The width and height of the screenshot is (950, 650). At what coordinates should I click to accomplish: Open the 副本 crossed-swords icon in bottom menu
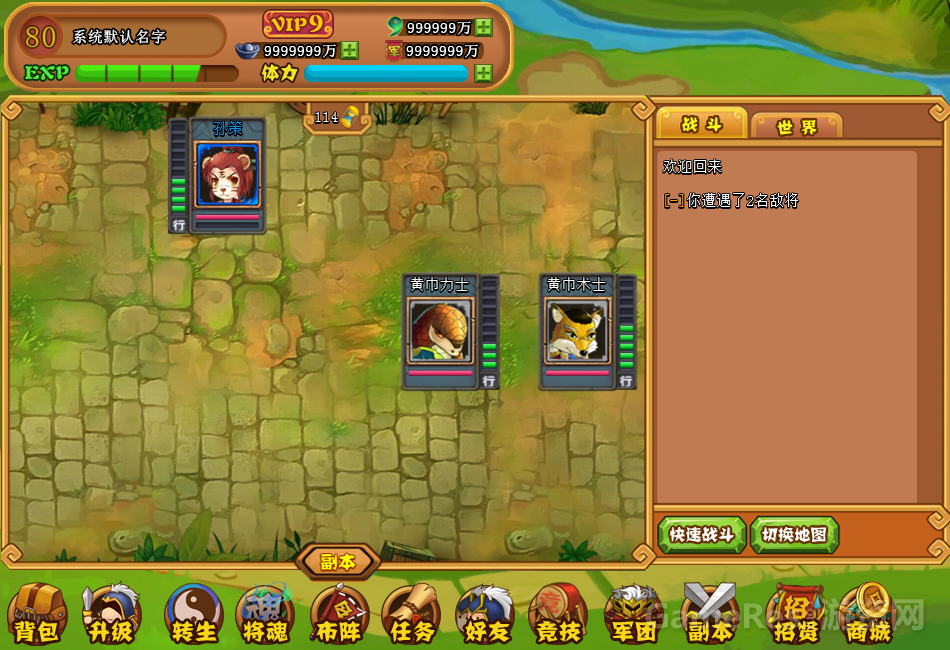tap(709, 612)
